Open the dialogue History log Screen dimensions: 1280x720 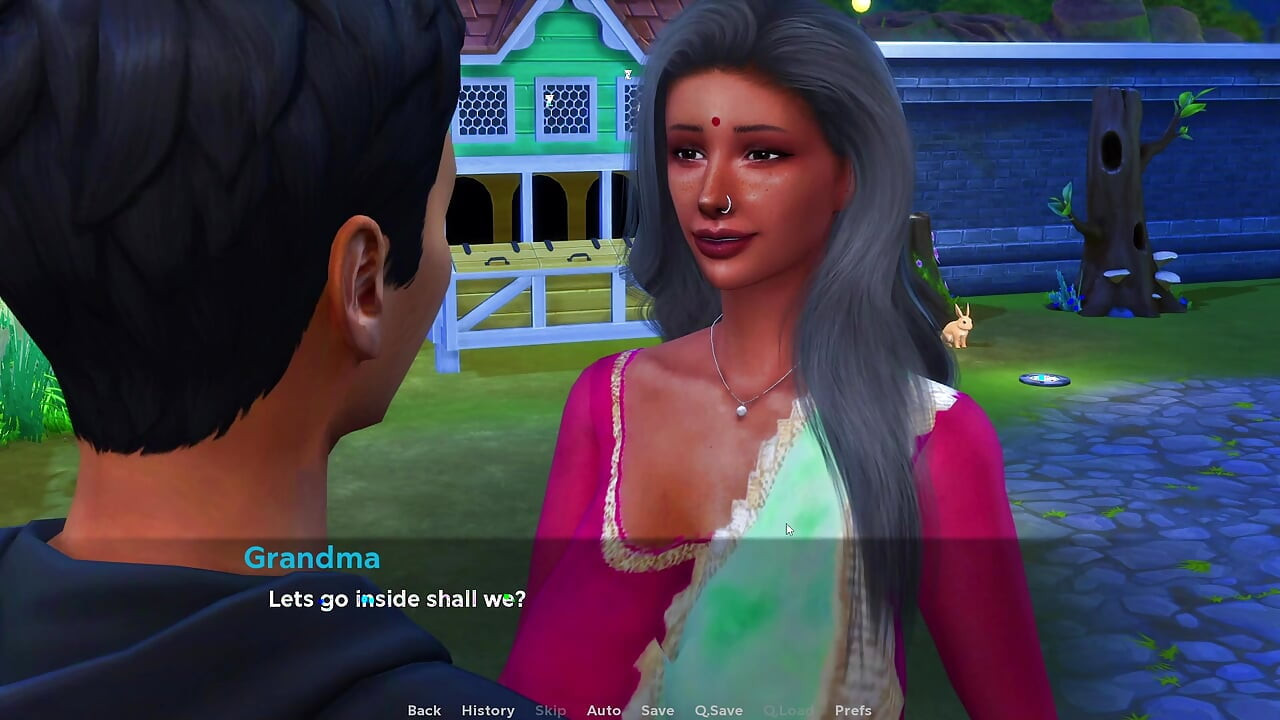(x=487, y=710)
